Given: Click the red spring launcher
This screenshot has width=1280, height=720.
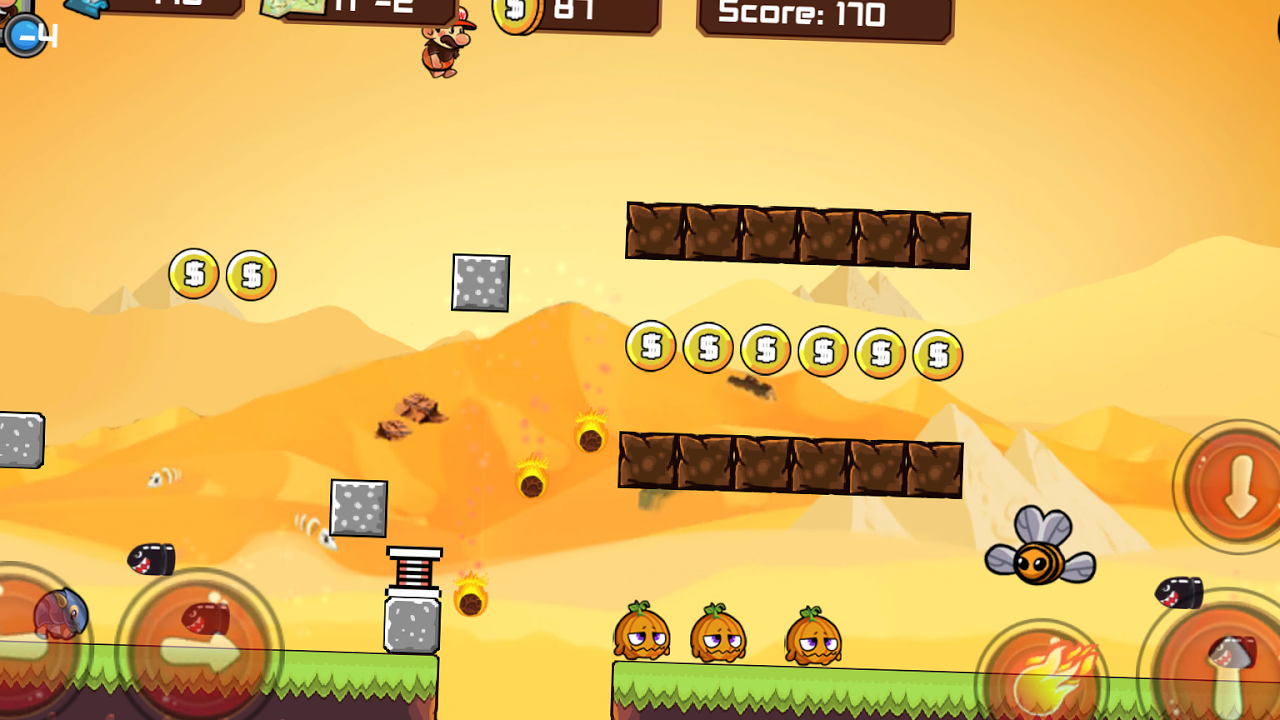Looking at the screenshot, I should 414,570.
